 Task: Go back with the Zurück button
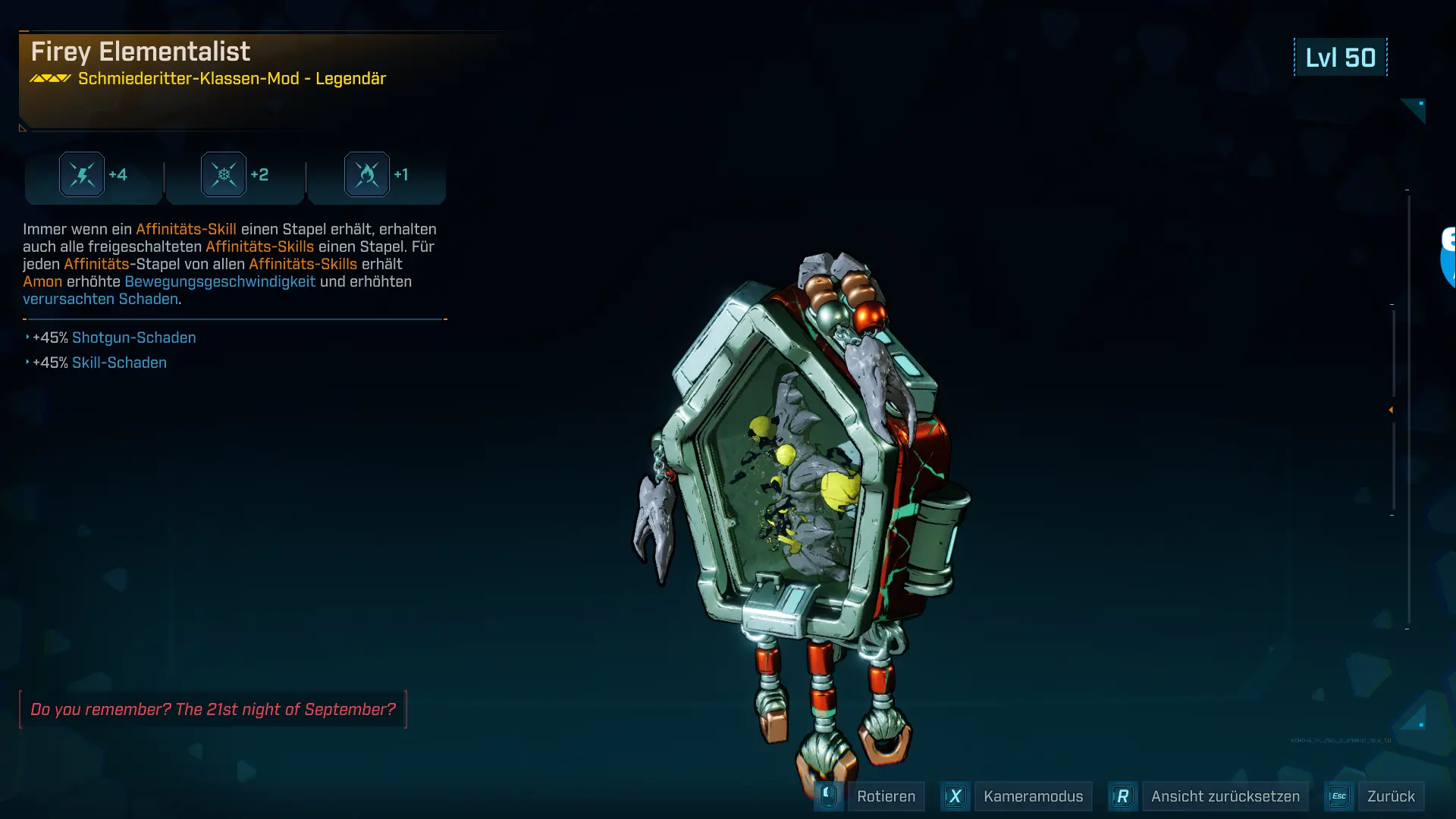pyautogui.click(x=1390, y=796)
